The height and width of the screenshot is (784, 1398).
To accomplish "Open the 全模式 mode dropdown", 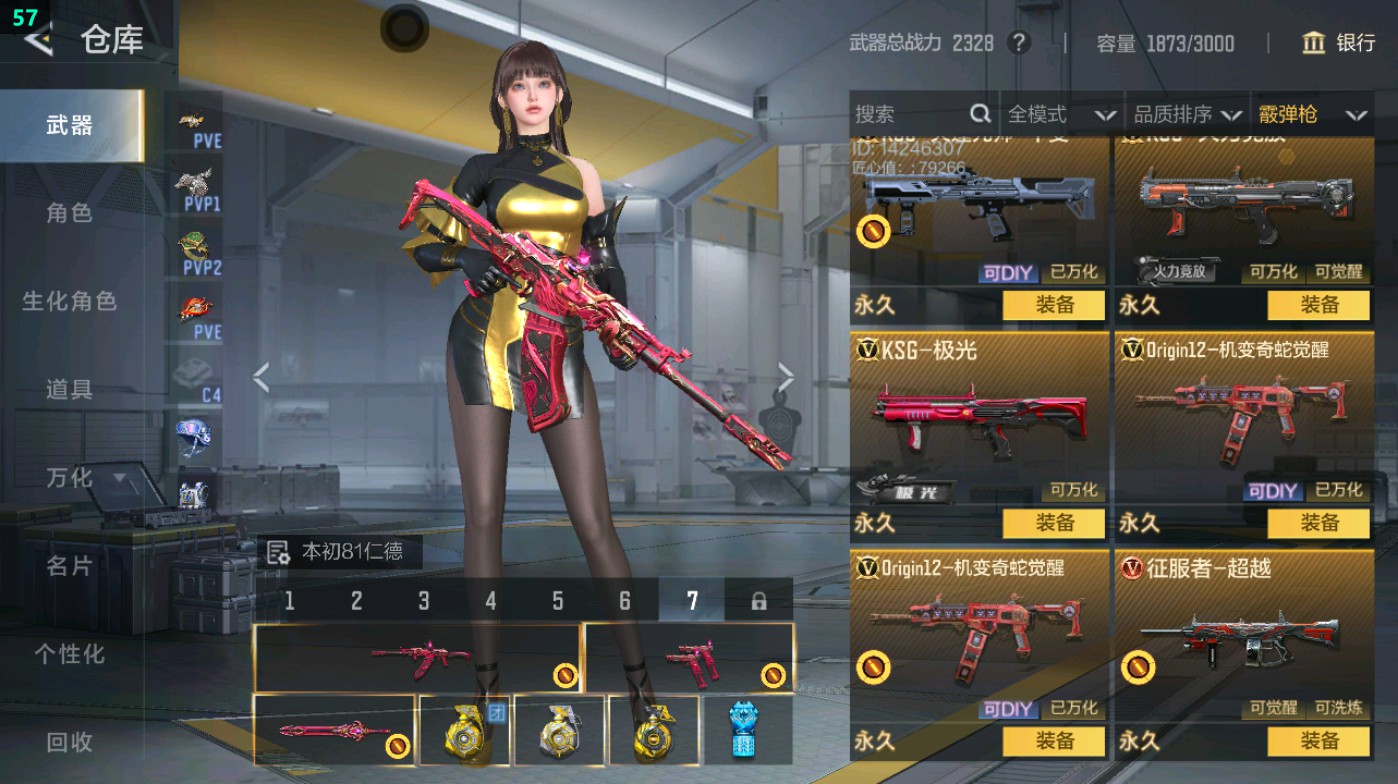I will point(1060,115).
